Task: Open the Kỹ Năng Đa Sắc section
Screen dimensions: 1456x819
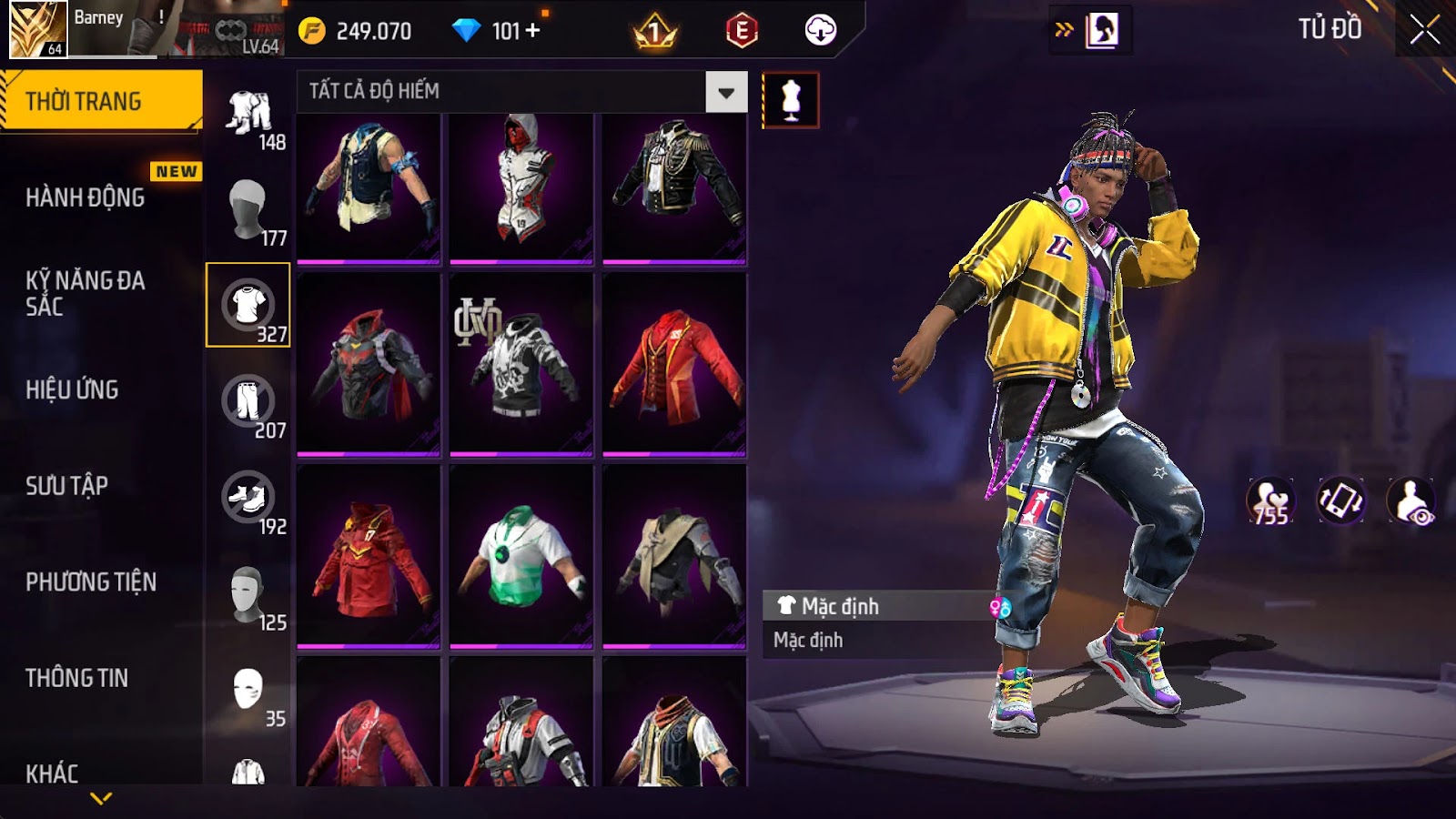Action: click(x=85, y=293)
